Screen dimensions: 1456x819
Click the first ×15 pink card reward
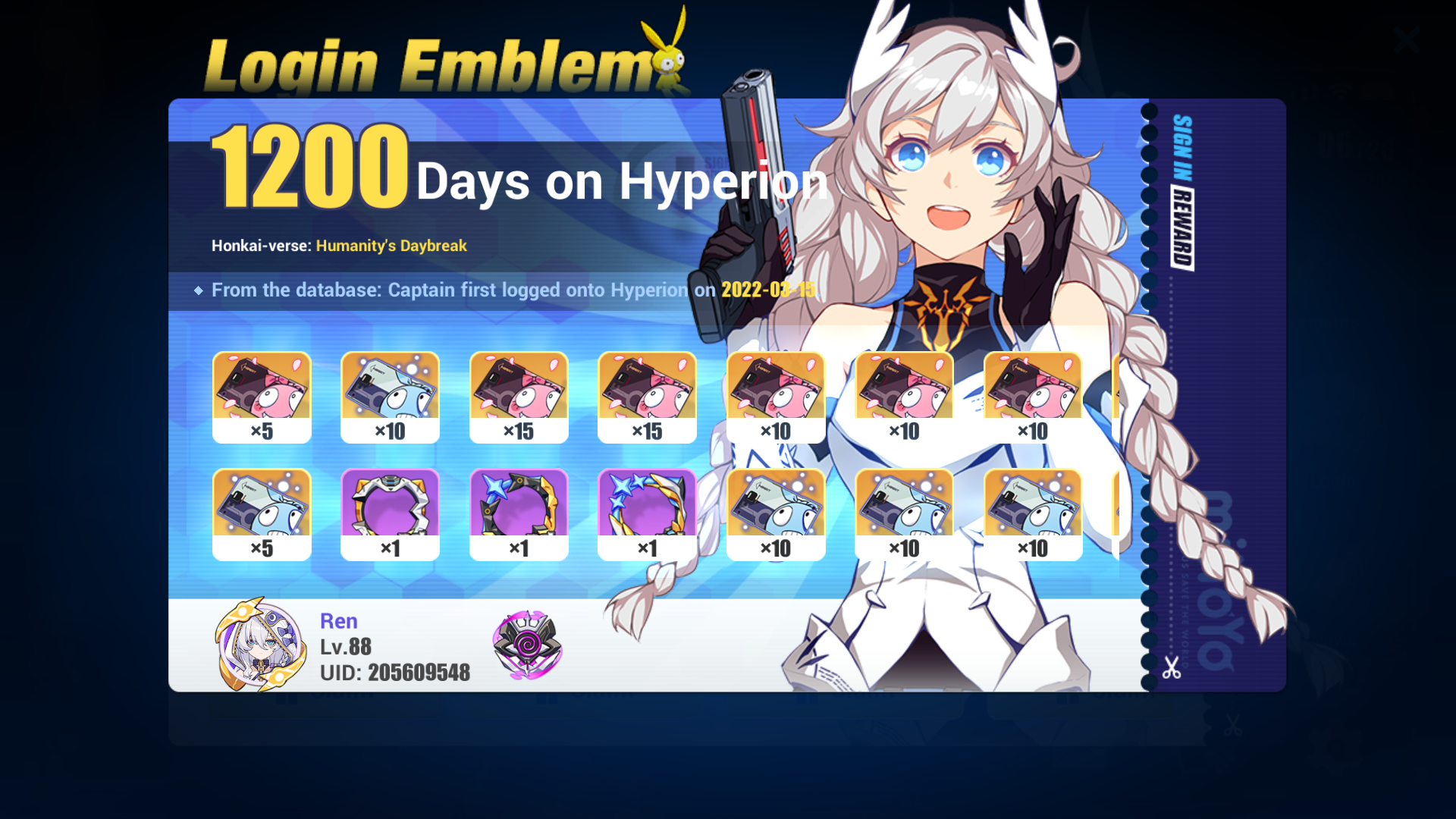pos(519,394)
